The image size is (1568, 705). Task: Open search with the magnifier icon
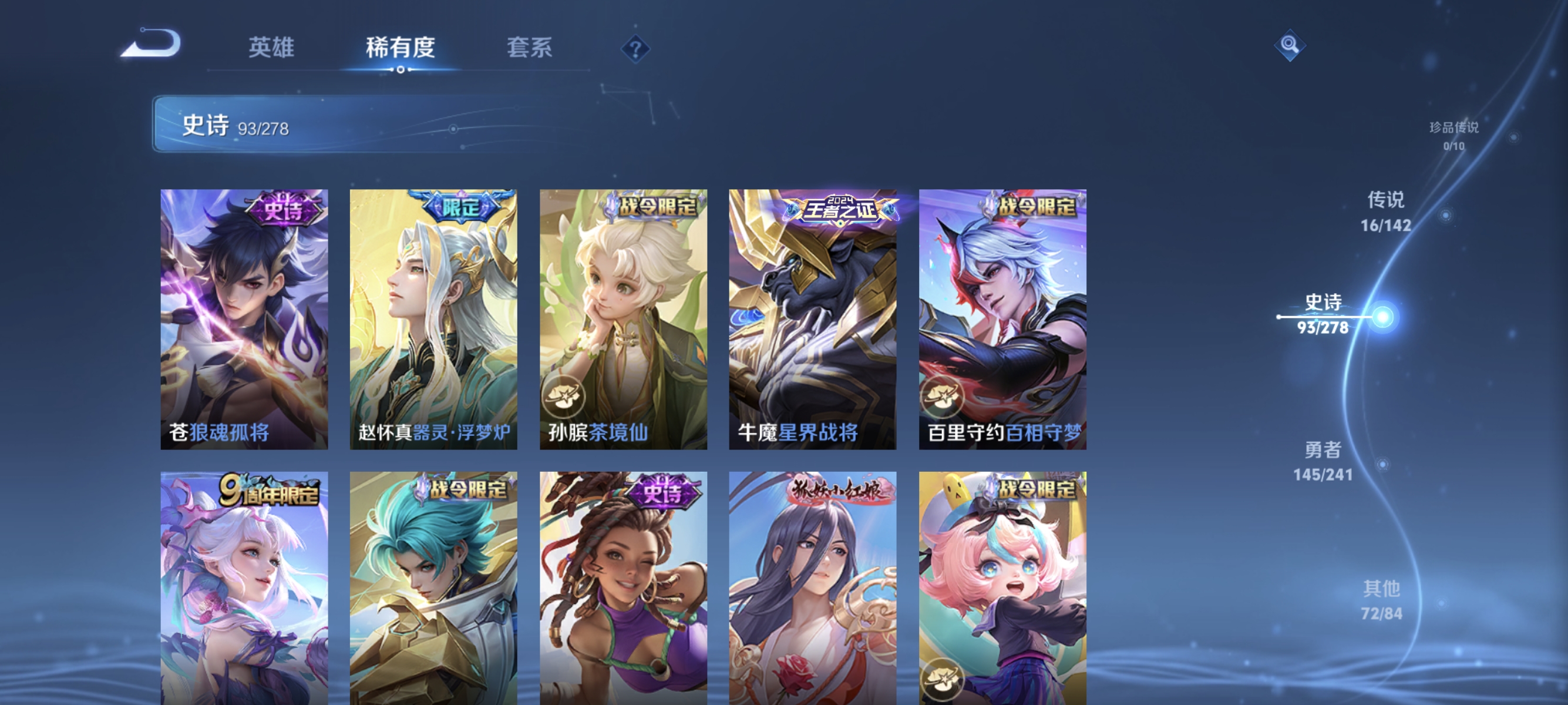coord(1290,45)
